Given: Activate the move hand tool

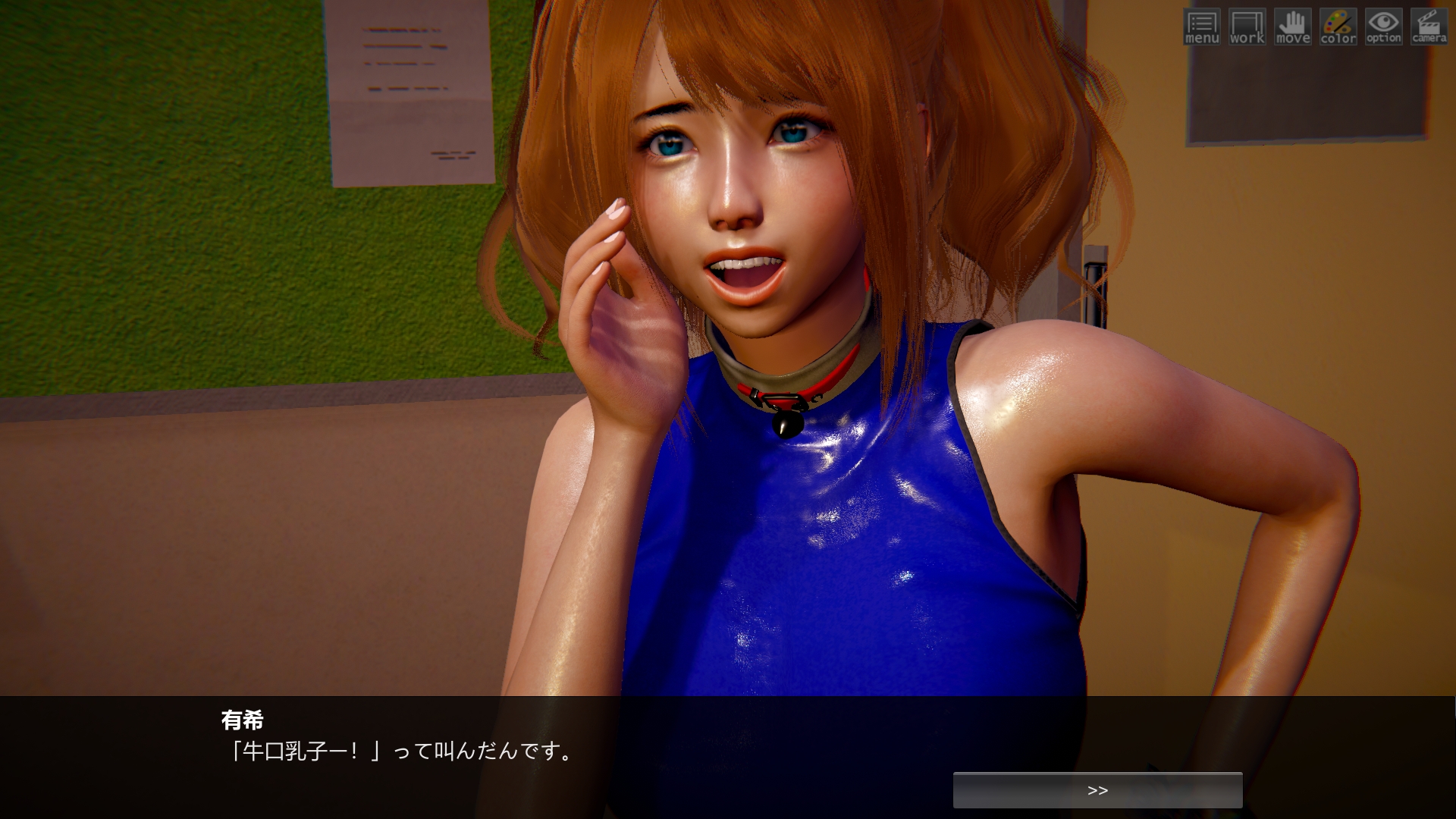Looking at the screenshot, I should pyautogui.click(x=1292, y=27).
